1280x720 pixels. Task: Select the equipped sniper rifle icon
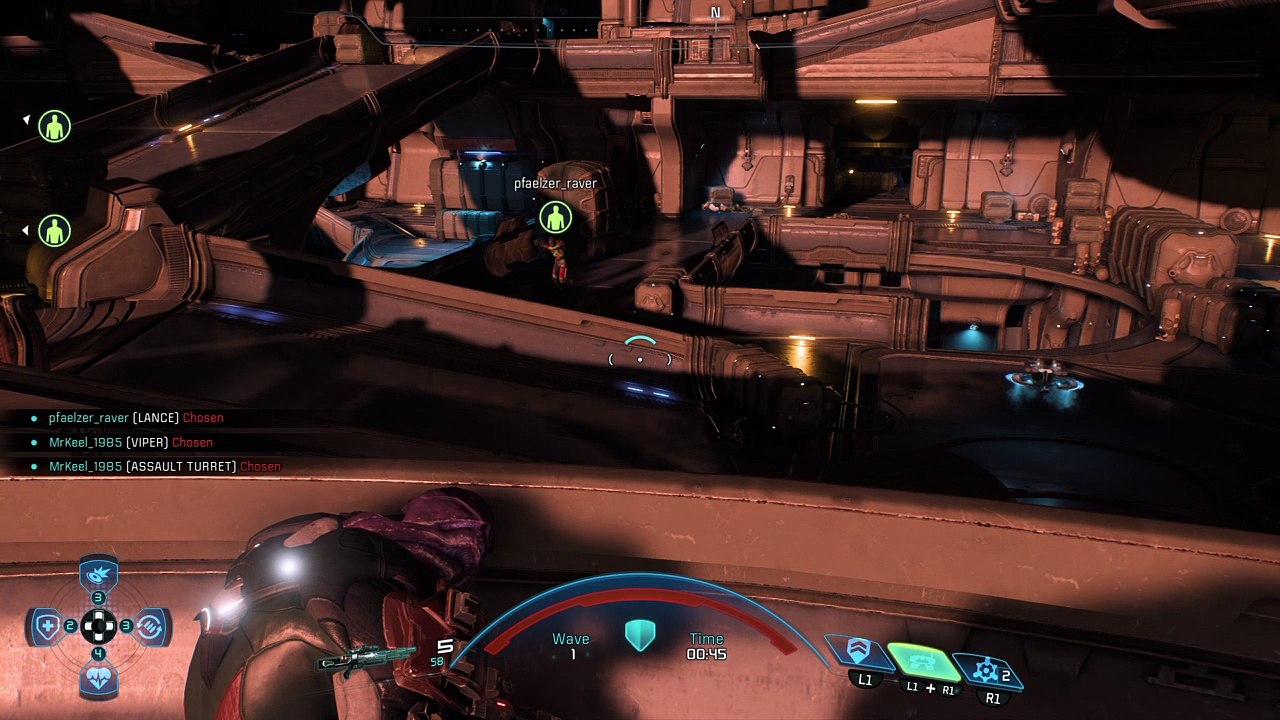coord(365,658)
